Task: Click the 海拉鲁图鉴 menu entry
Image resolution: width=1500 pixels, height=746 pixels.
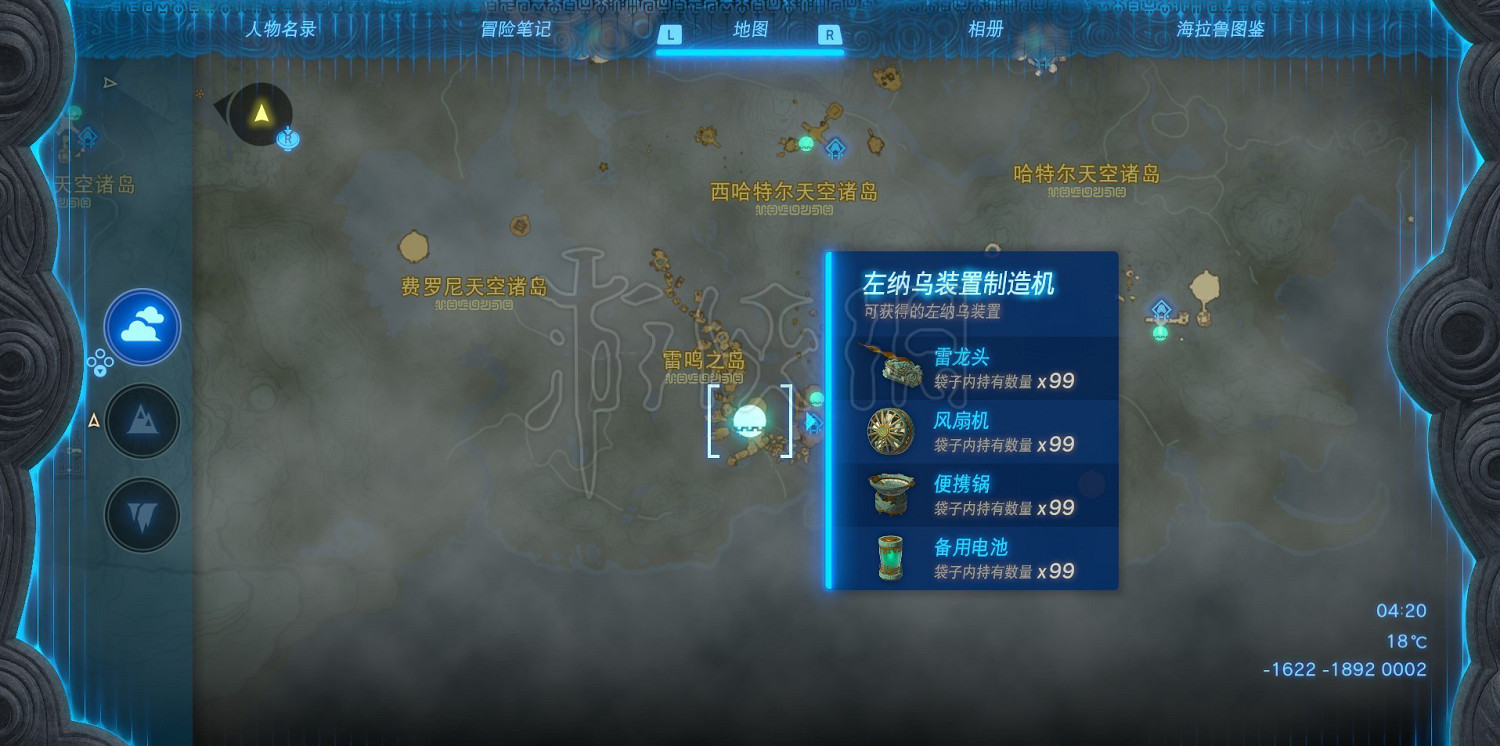Action: click(x=1222, y=30)
